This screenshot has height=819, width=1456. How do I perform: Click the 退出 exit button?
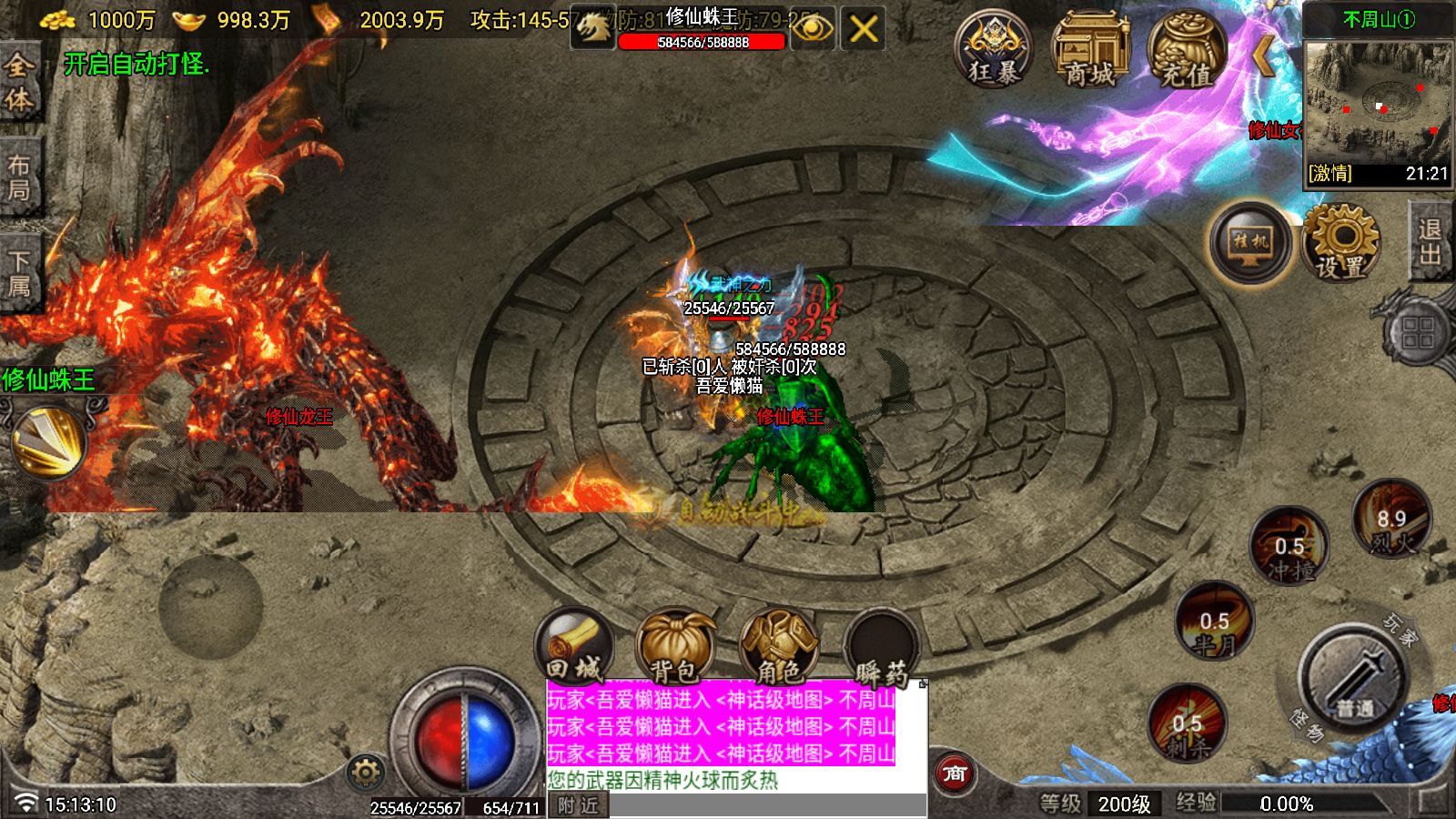1430,241
